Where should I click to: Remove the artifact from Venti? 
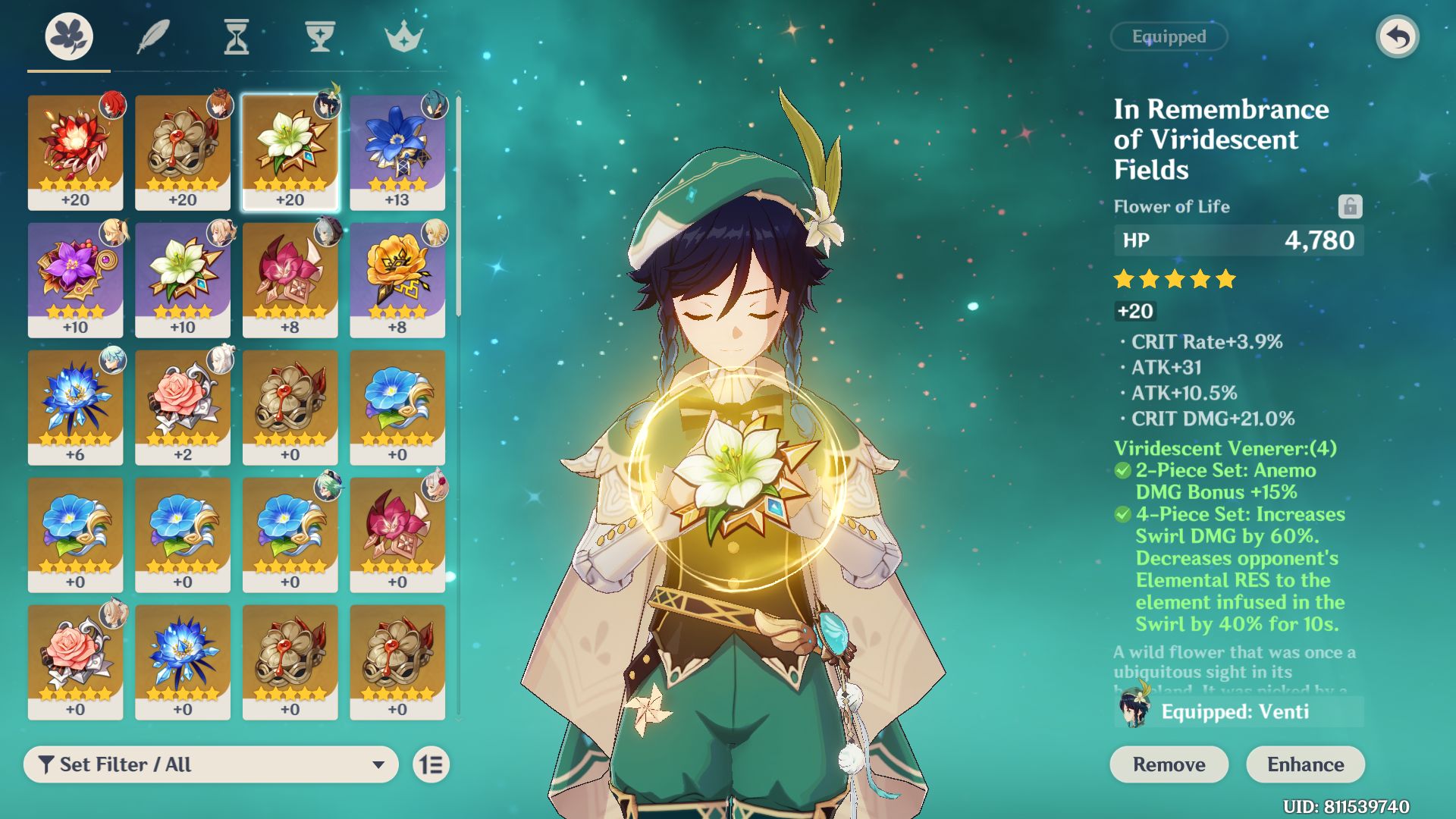pos(1169,764)
